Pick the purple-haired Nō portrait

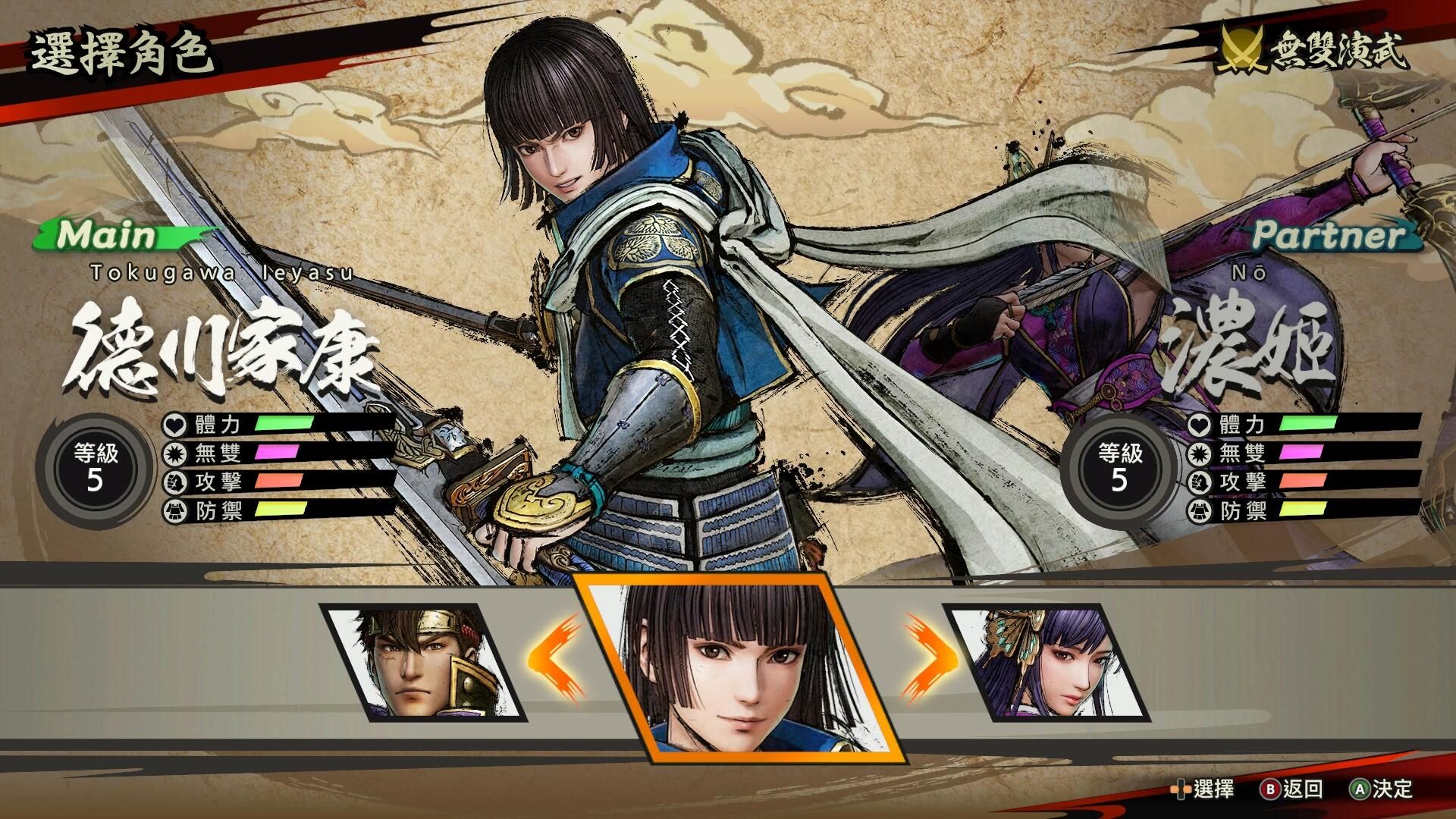pyautogui.click(x=1050, y=663)
